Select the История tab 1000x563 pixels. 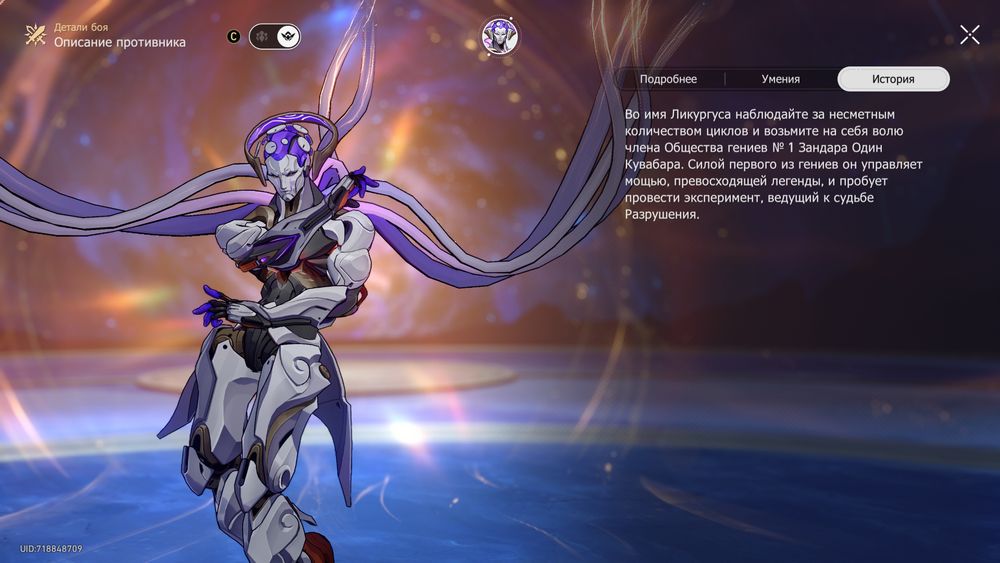pos(893,79)
